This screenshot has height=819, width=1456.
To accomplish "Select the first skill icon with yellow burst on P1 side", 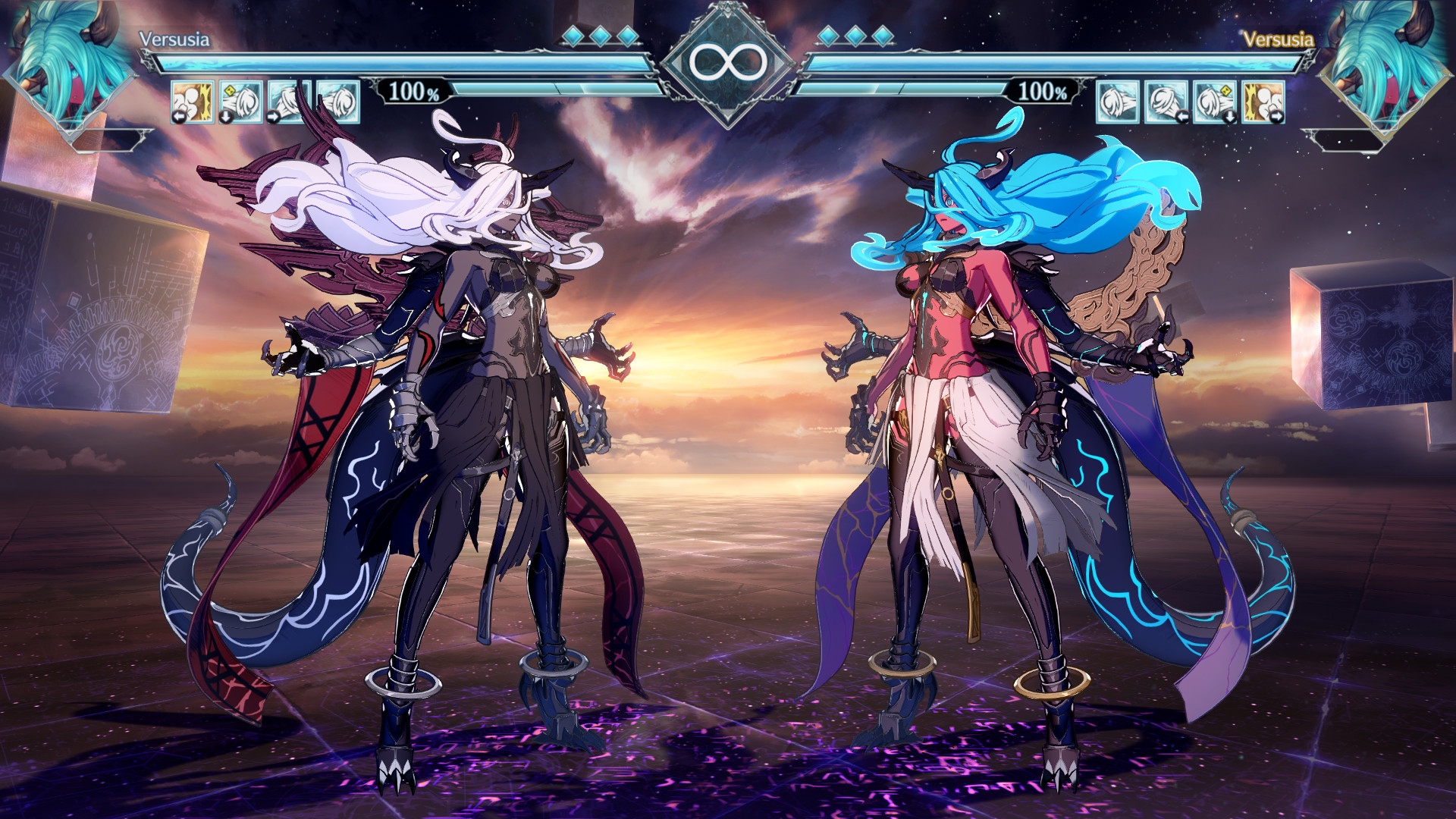I will 192,102.
